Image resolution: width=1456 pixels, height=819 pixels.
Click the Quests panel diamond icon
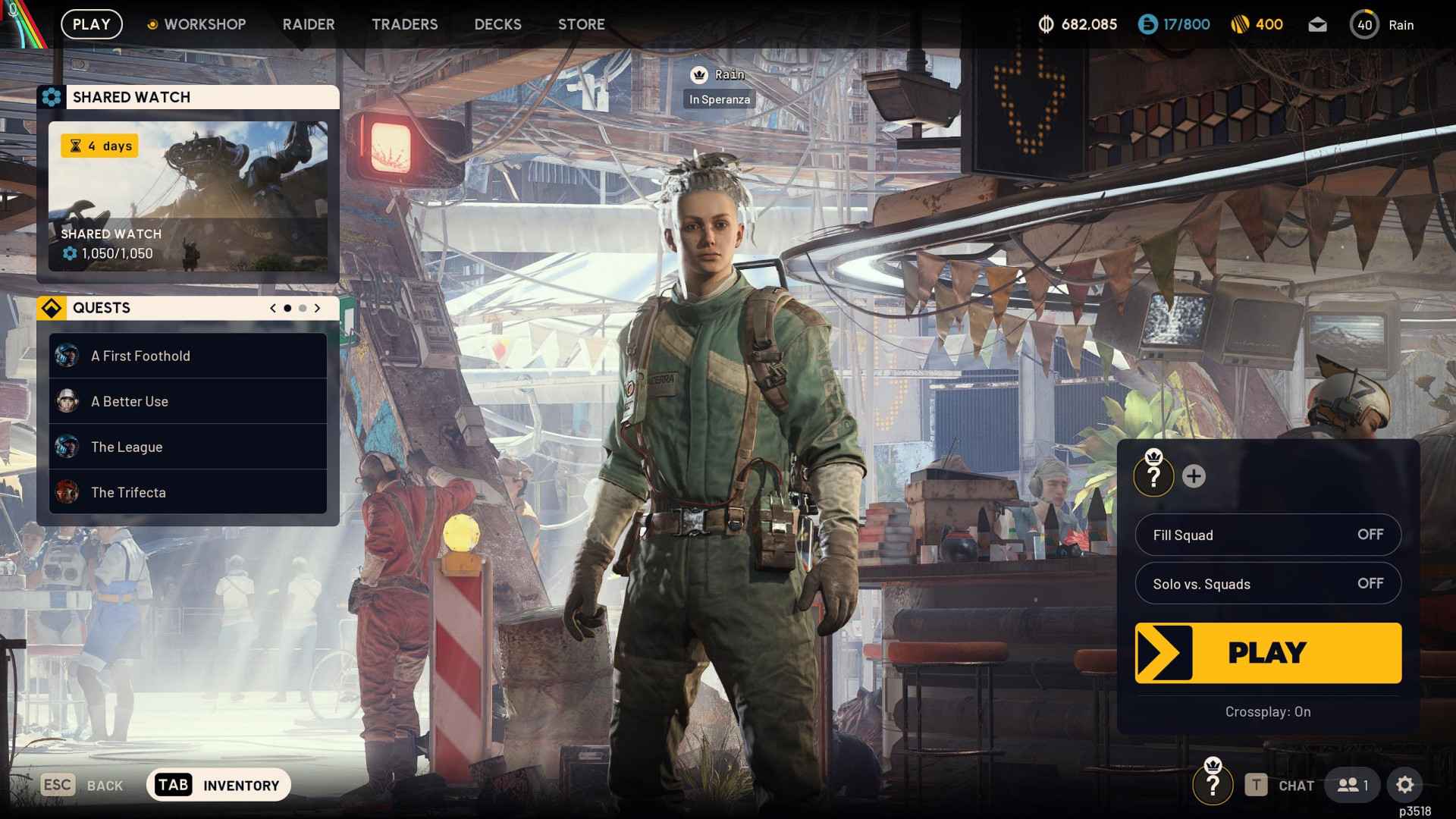point(52,308)
